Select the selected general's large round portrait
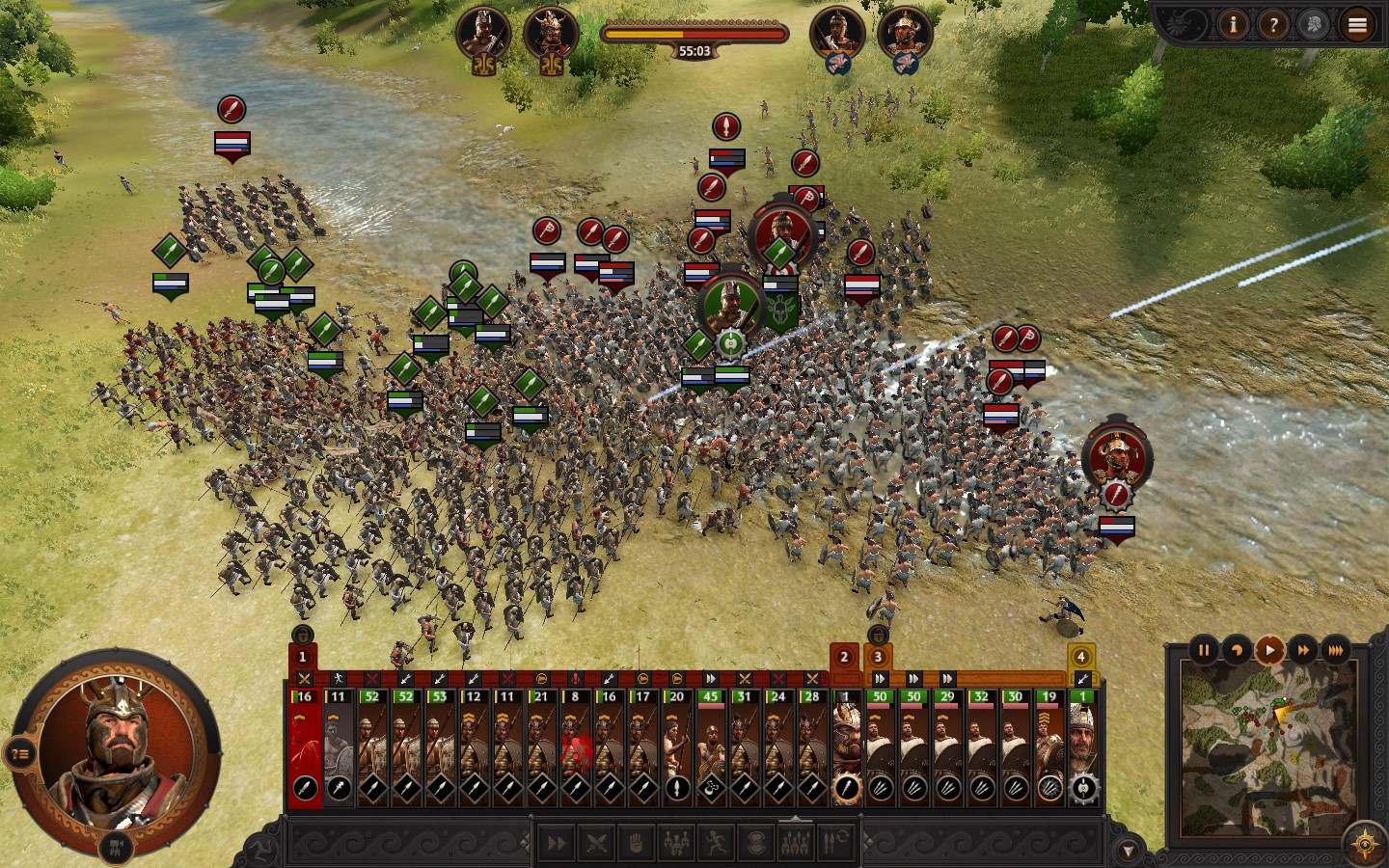 click(x=117, y=746)
